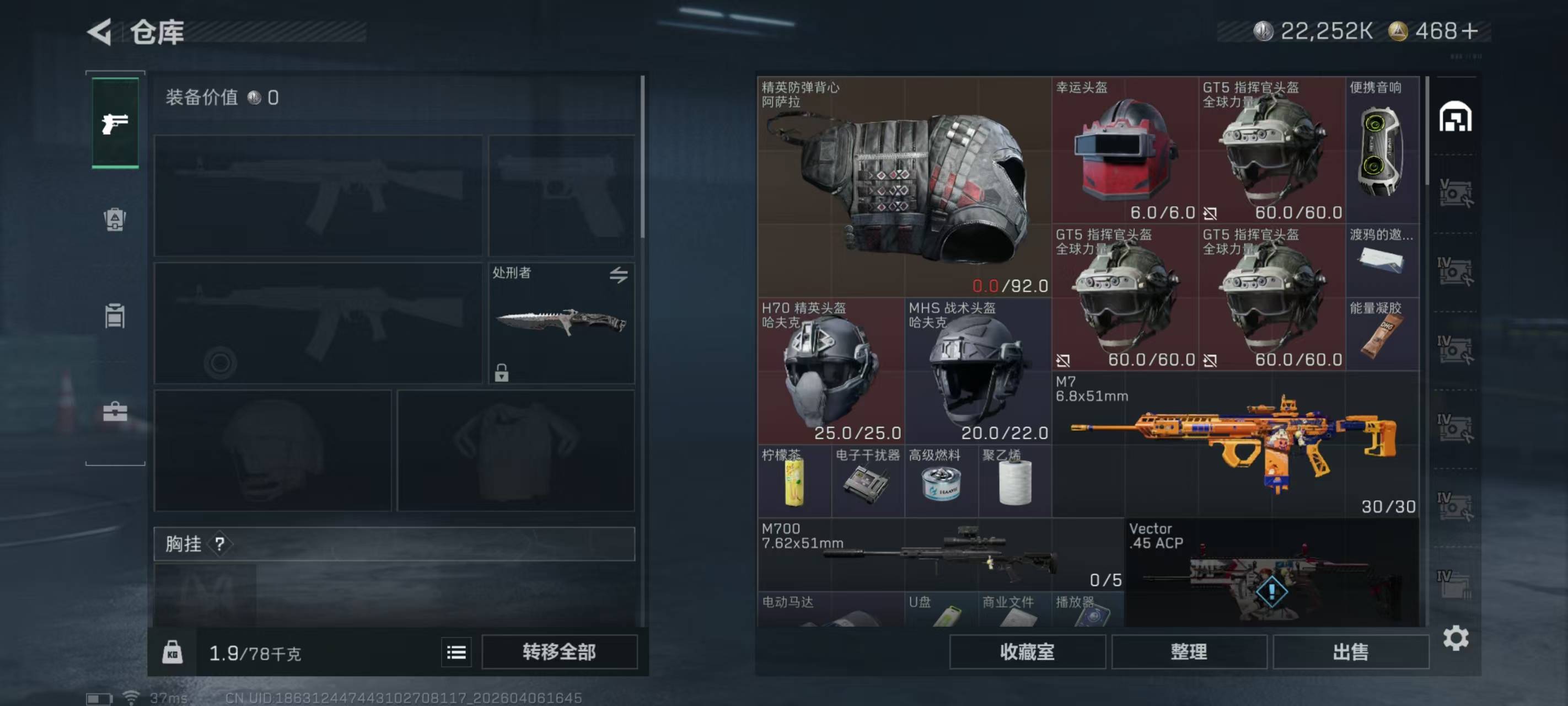Open the 出售 sell menu
The width and height of the screenshot is (1568, 706).
click(x=1350, y=652)
